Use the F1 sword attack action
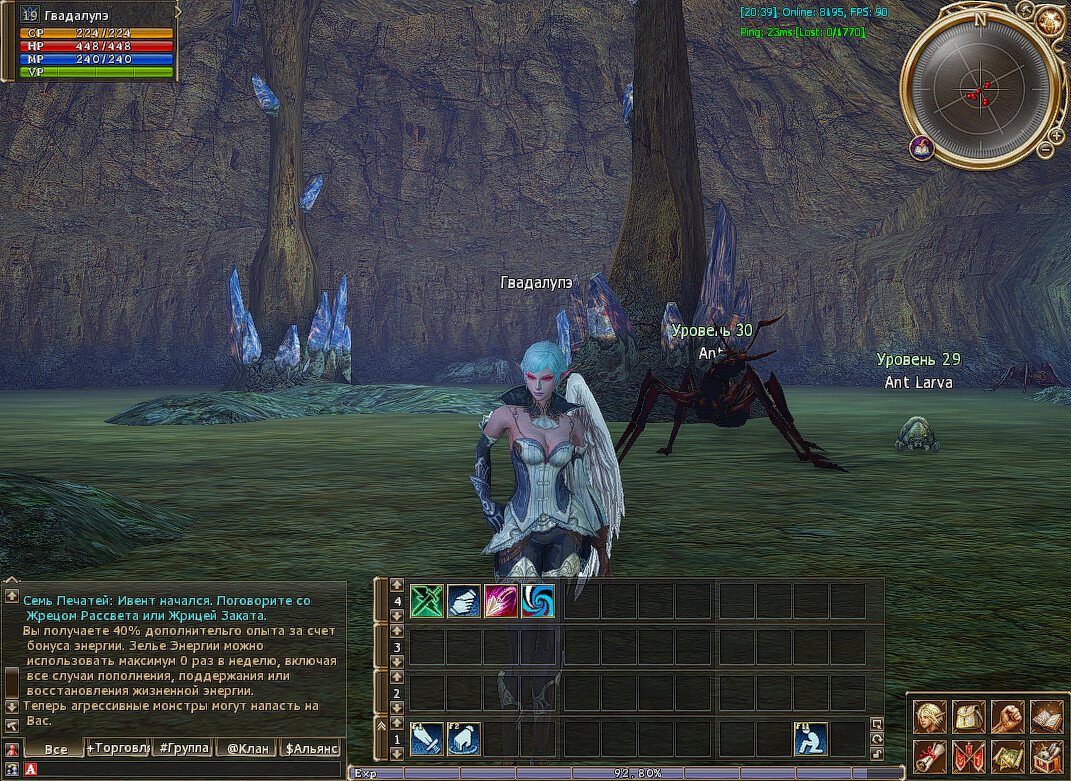This screenshot has width=1071, height=781. point(427,739)
